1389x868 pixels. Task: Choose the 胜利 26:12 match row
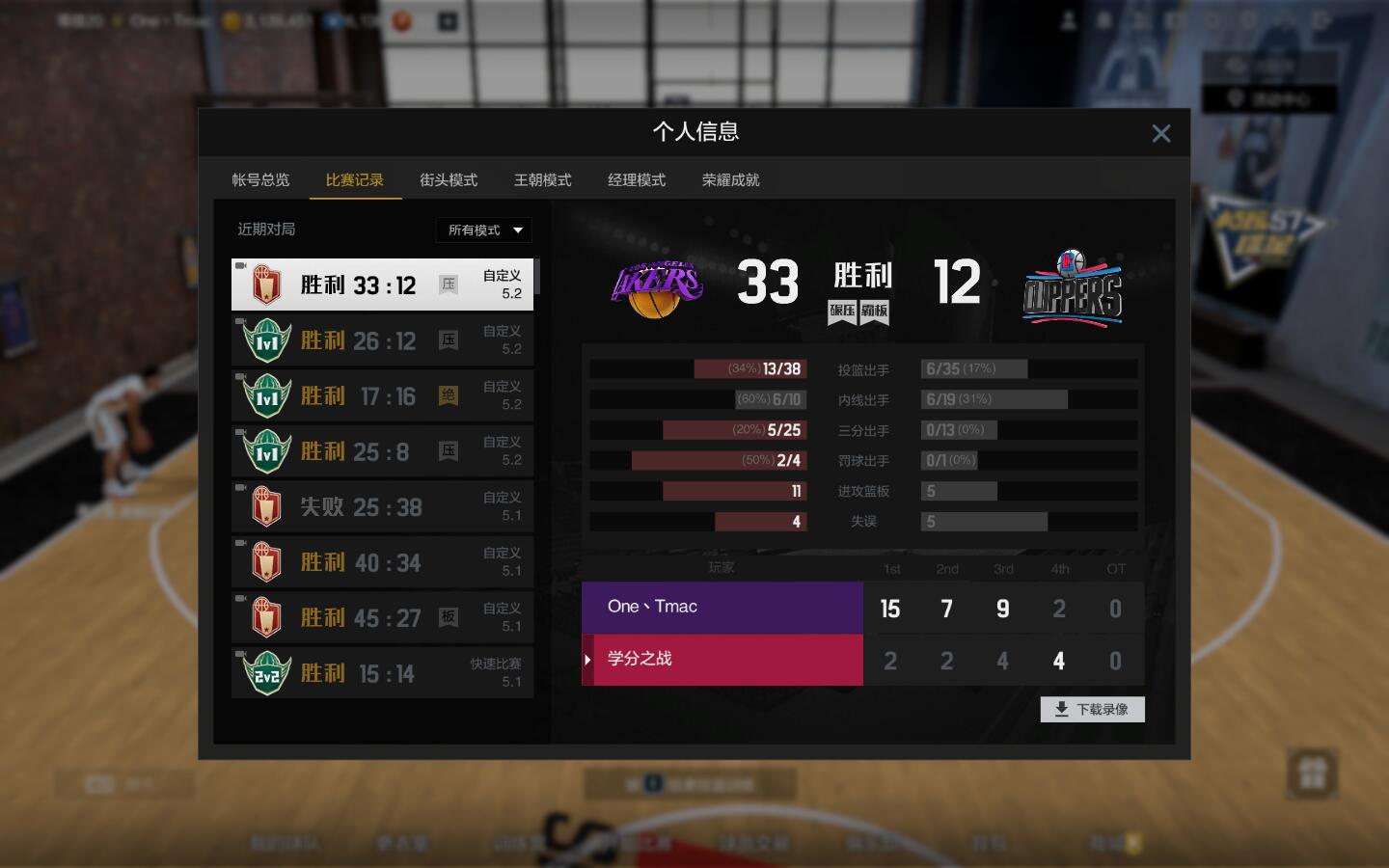(x=382, y=340)
